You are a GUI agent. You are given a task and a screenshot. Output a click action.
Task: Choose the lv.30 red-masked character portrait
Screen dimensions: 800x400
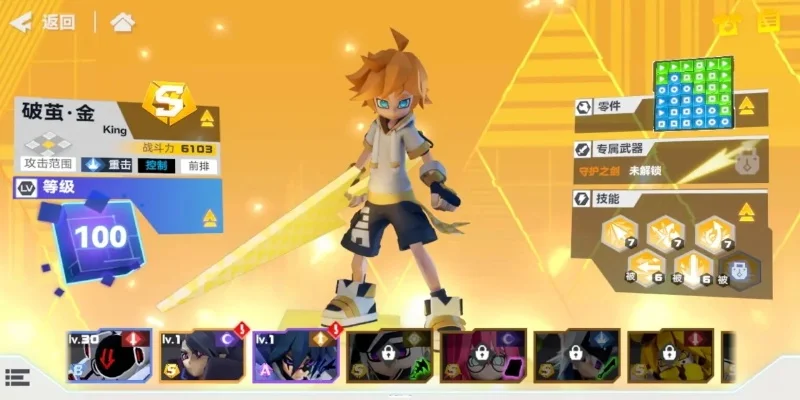(109, 356)
